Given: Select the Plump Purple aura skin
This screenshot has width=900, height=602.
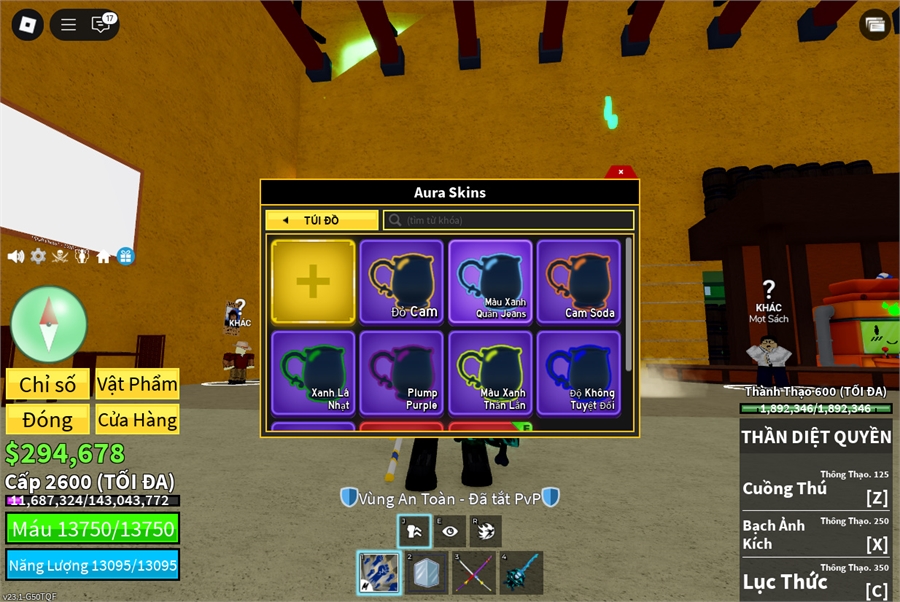Looking at the screenshot, I should click(x=402, y=372).
